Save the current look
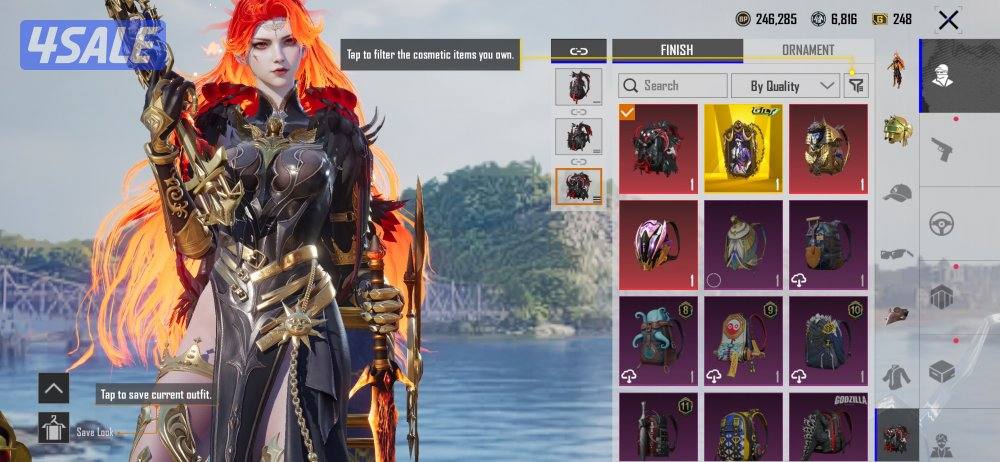The image size is (1000, 462). pos(55,430)
